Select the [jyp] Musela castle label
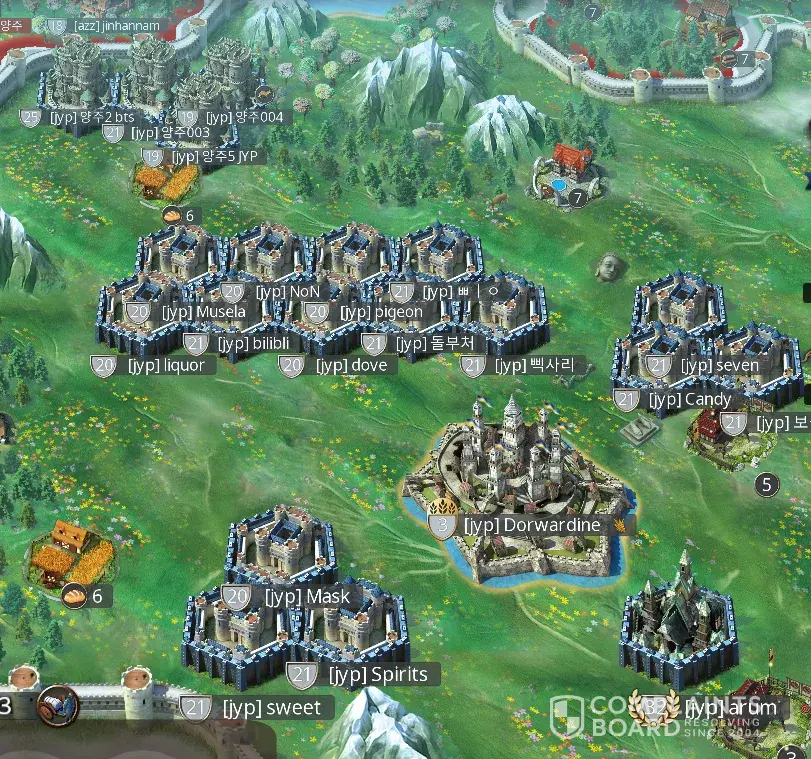811x759 pixels. [203, 312]
